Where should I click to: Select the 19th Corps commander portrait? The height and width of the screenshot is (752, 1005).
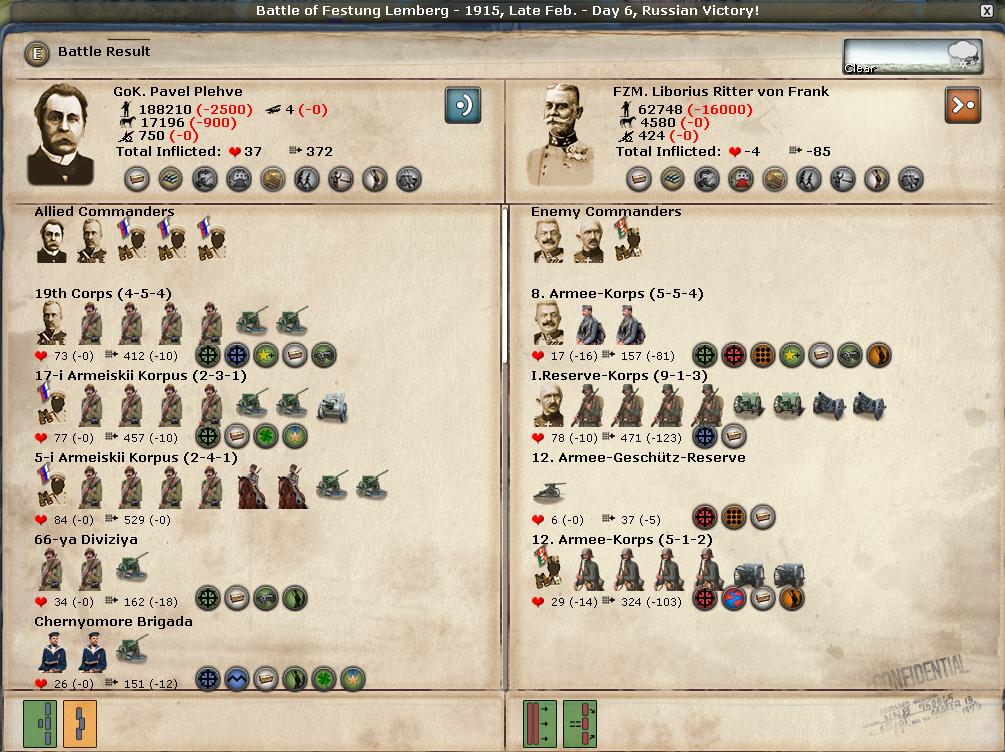[51, 324]
